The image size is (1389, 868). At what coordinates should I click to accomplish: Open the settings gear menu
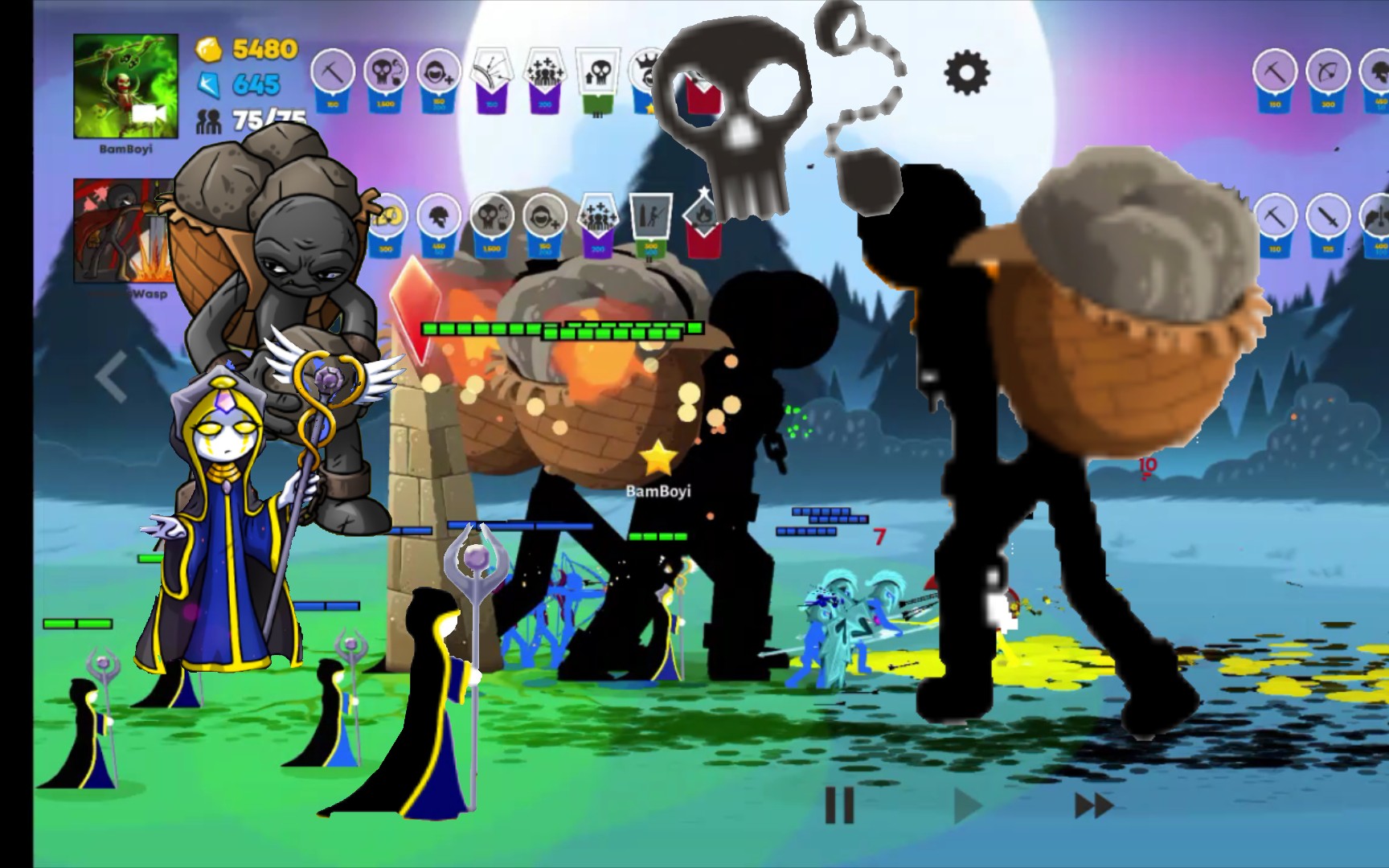966,73
